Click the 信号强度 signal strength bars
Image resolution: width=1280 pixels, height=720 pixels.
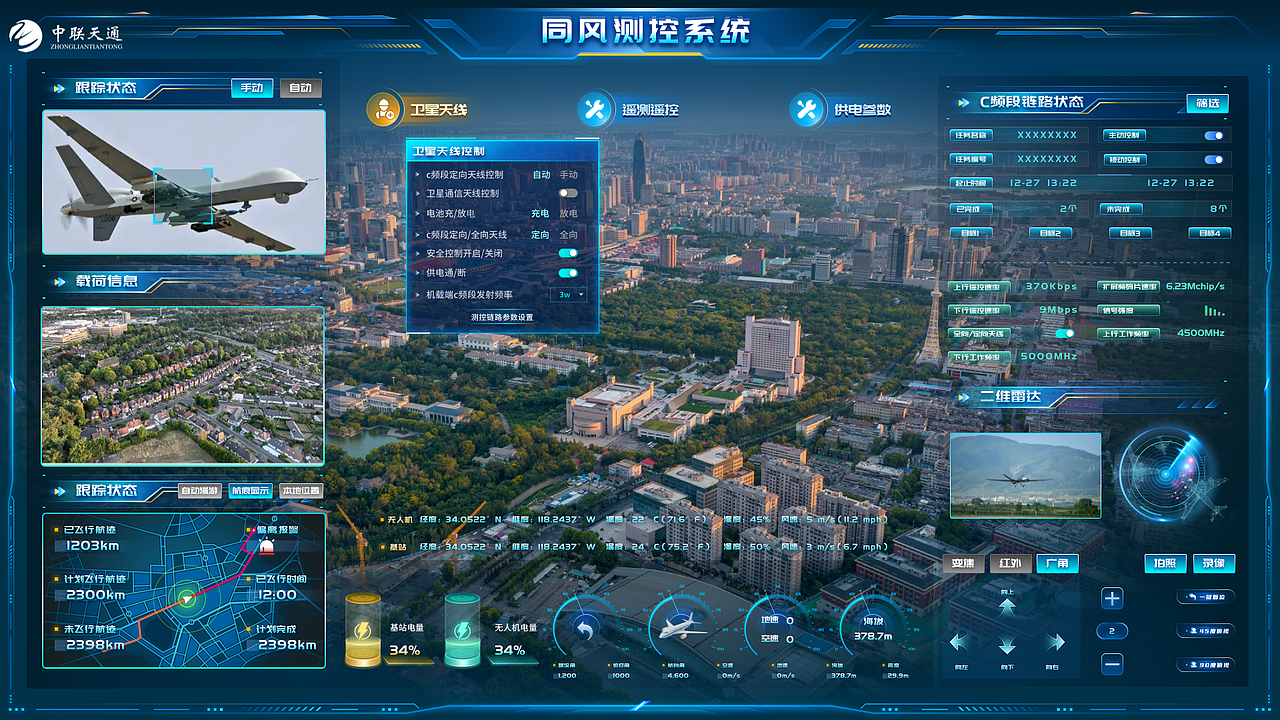(1213, 312)
